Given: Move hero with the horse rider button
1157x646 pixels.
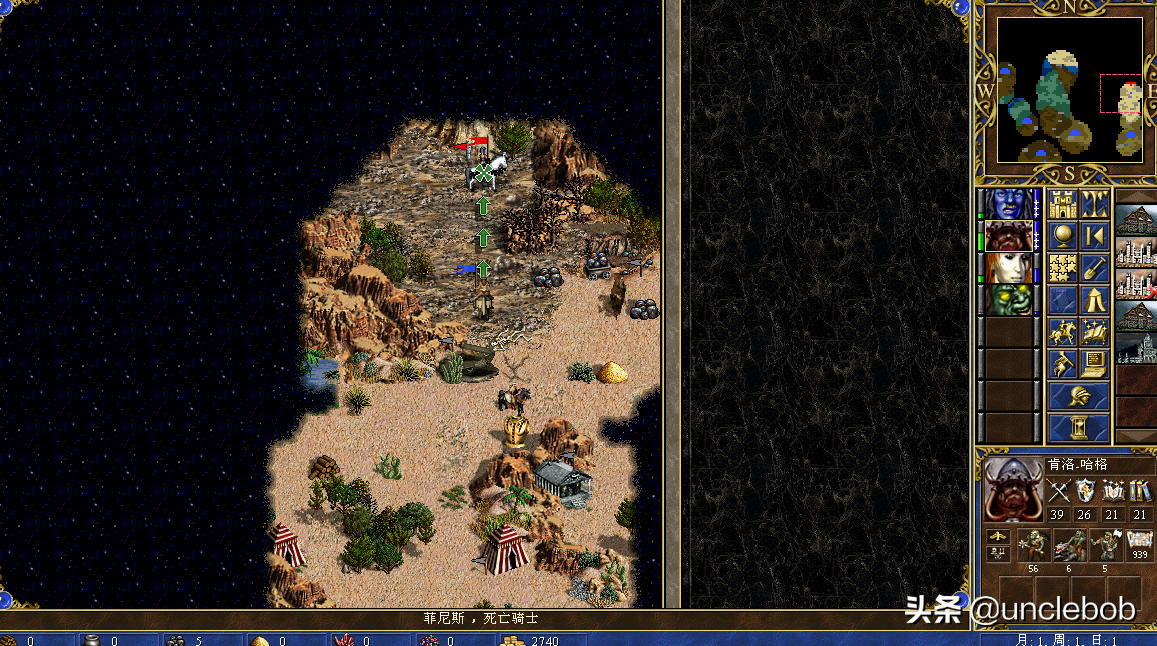Looking at the screenshot, I should point(1062,332).
